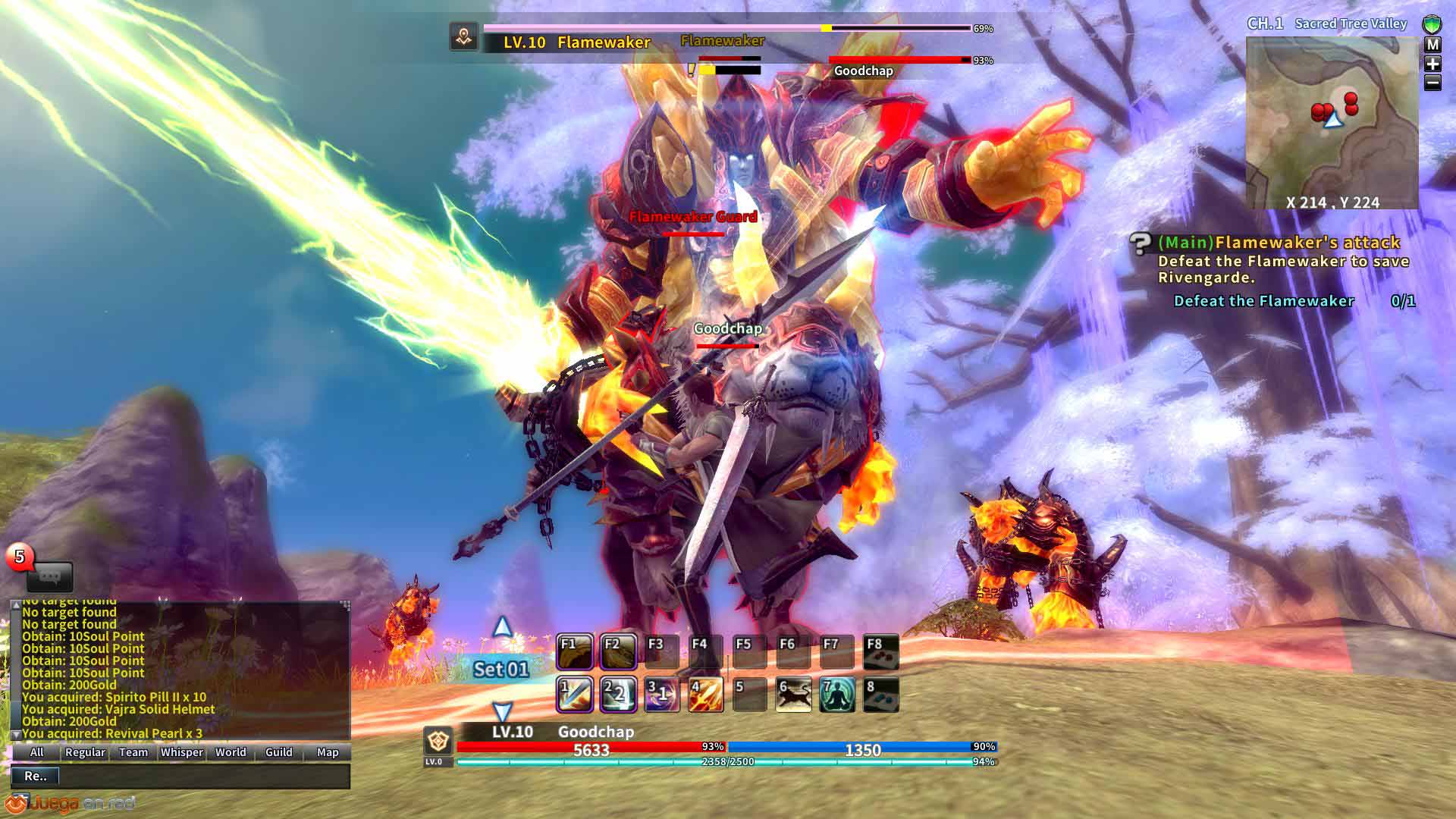Use the purple burst skill in slot 3

pyautogui.click(x=661, y=695)
